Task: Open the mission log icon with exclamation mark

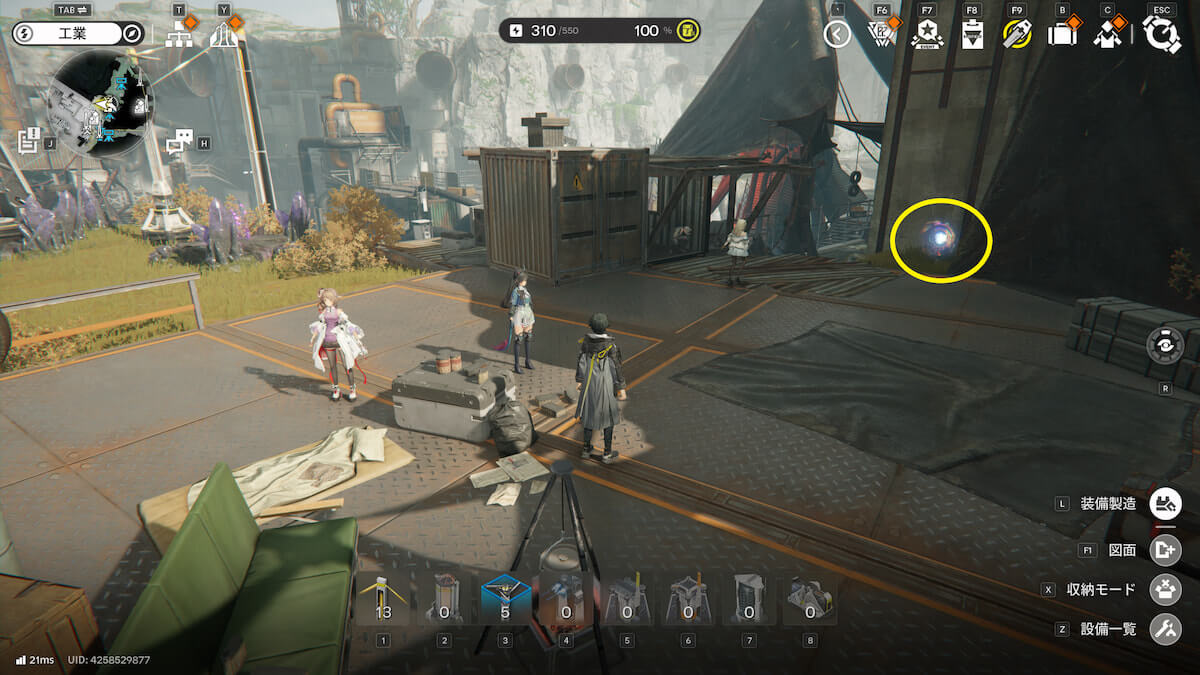Action: click(28, 141)
